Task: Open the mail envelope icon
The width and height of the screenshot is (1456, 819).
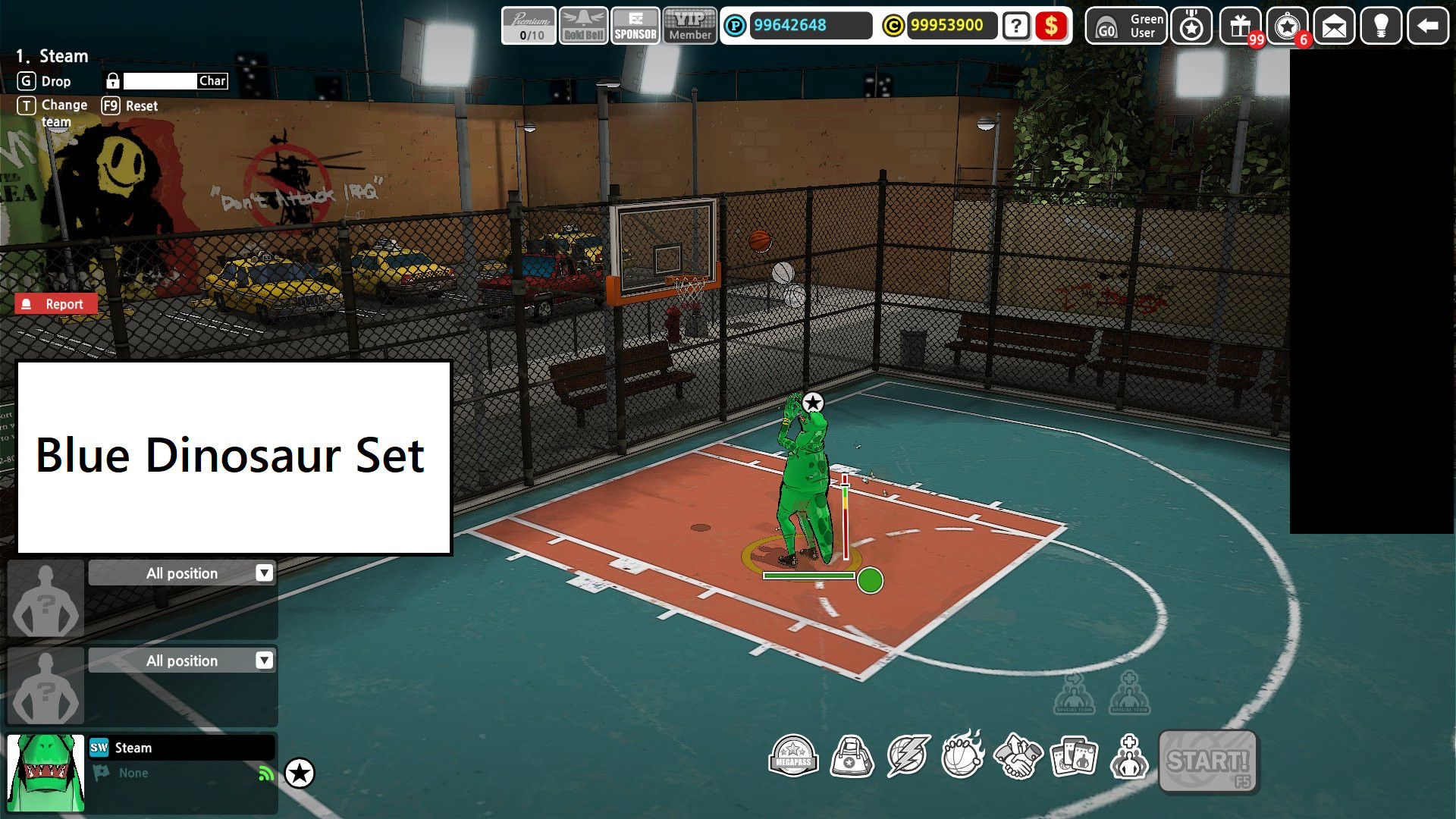Action: pyautogui.click(x=1334, y=27)
